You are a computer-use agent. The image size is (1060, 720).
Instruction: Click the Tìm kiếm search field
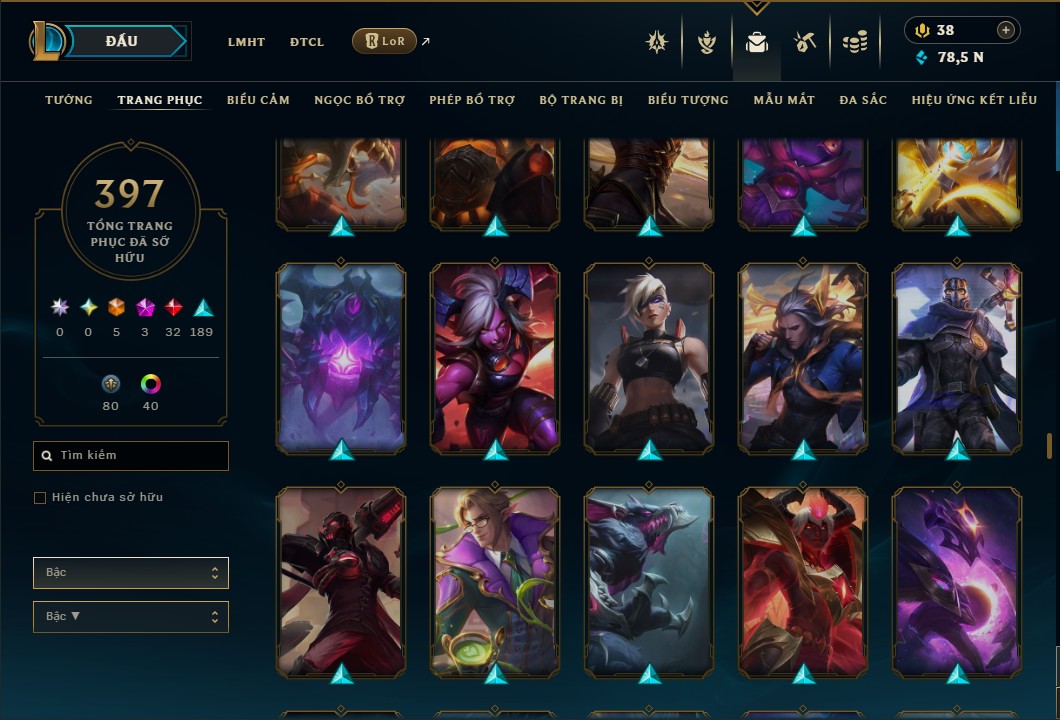pyautogui.click(x=131, y=456)
